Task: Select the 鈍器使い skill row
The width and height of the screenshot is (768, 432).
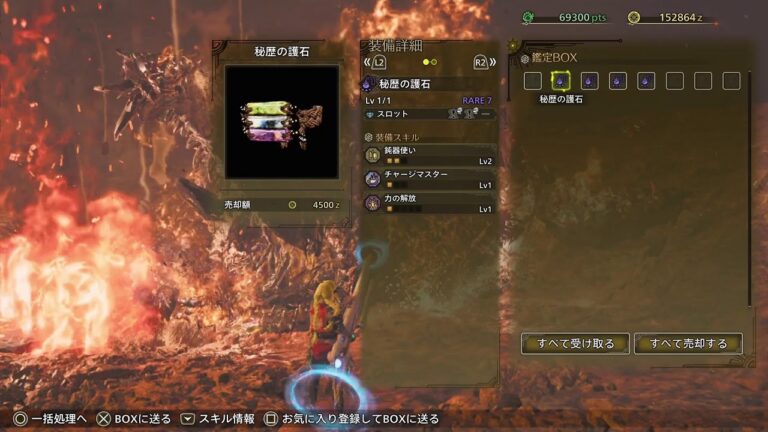Action: click(430, 155)
